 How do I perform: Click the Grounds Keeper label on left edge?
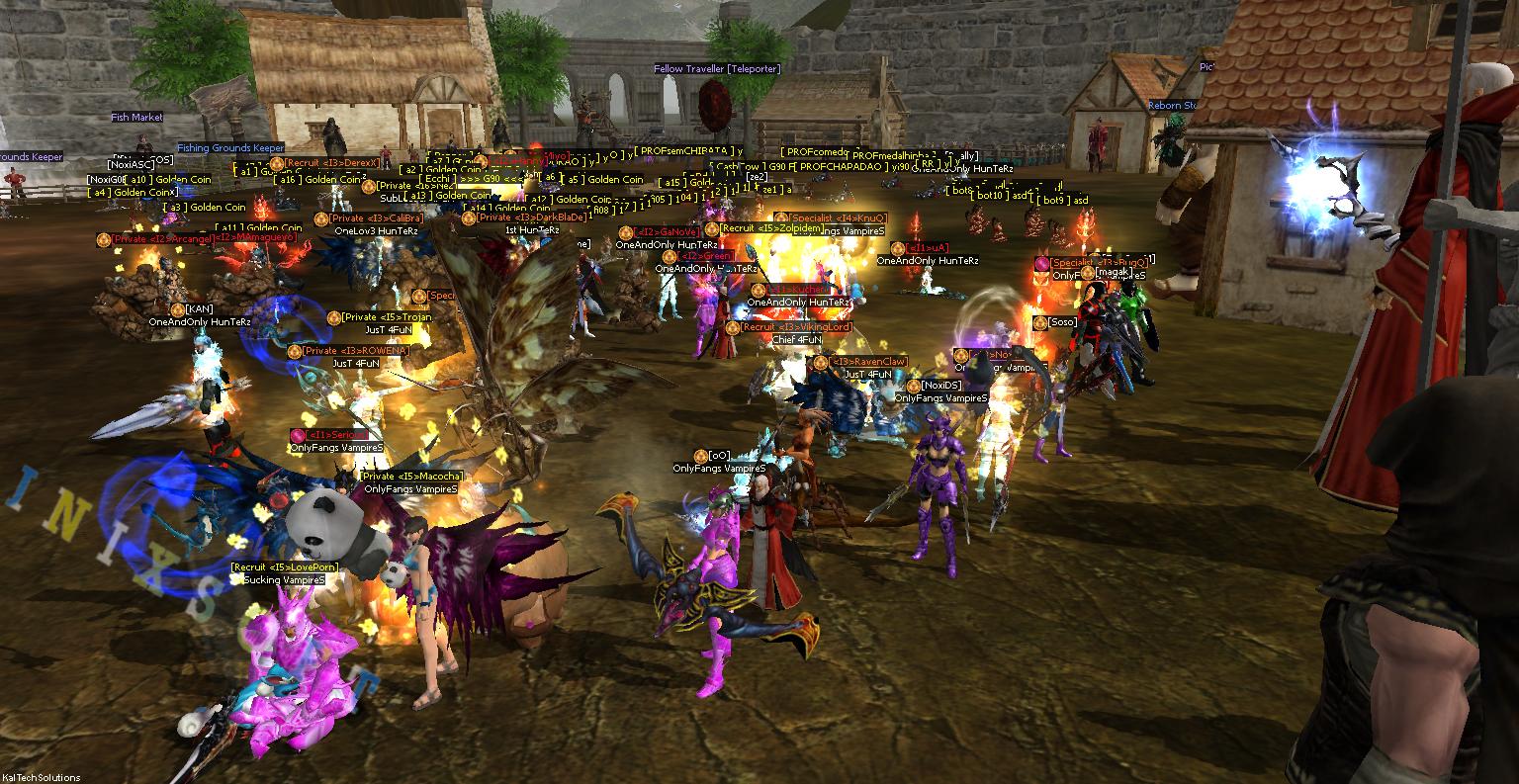pyautogui.click(x=30, y=156)
